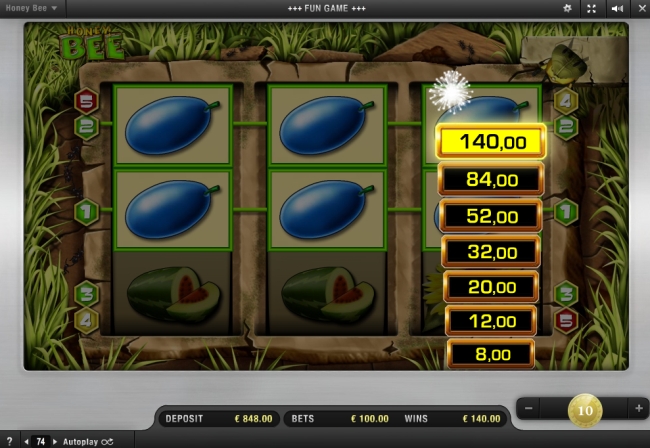Image resolution: width=650 pixels, height=448 pixels.
Task: Choose the 84,00 ladder amount
Action: click(x=491, y=180)
